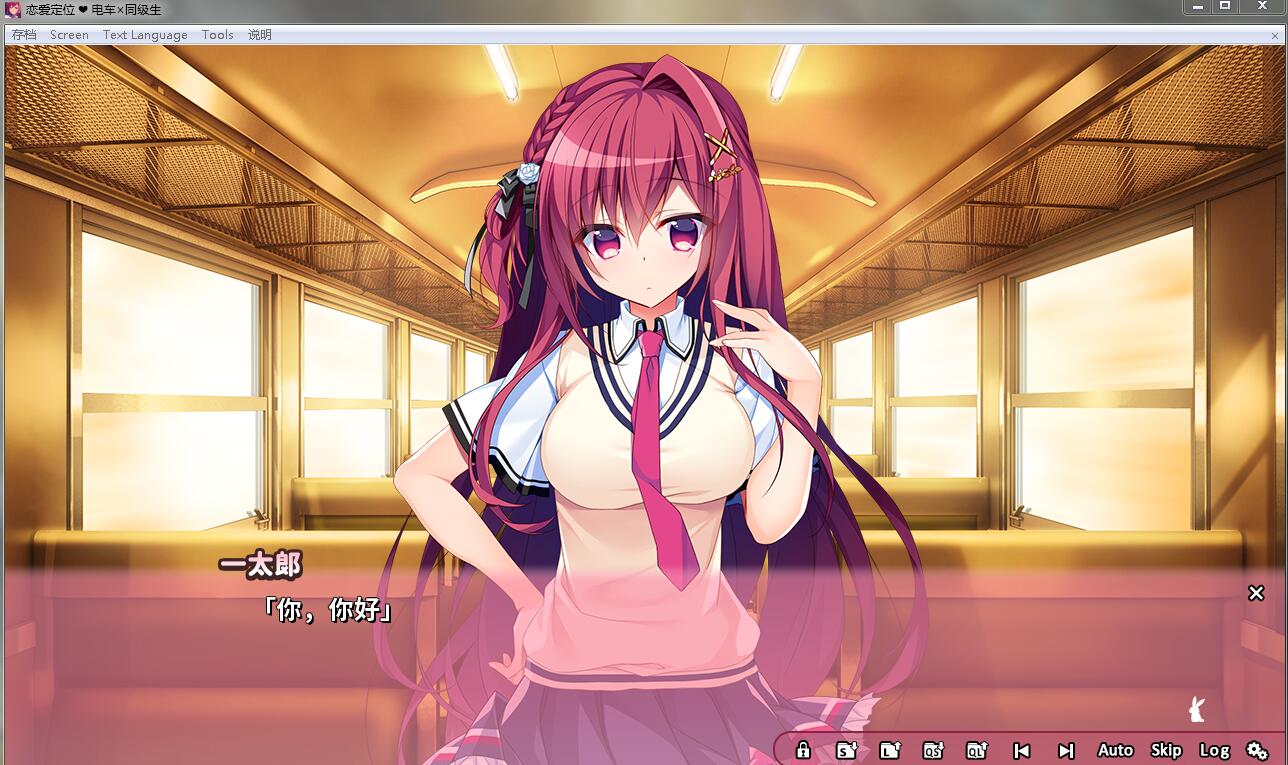This screenshot has height=765, width=1288.
Task: Open the Text Language menu
Action: (x=145, y=35)
